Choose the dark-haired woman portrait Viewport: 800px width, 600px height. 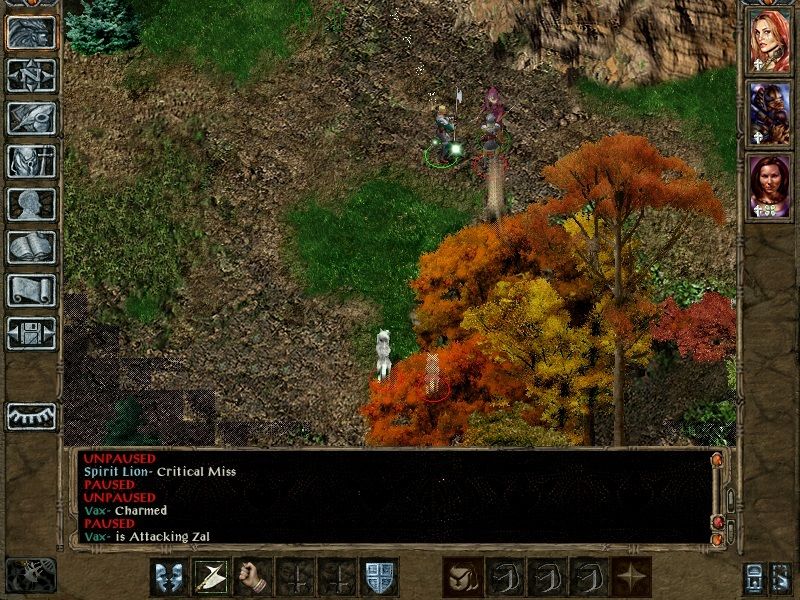[x=769, y=187]
